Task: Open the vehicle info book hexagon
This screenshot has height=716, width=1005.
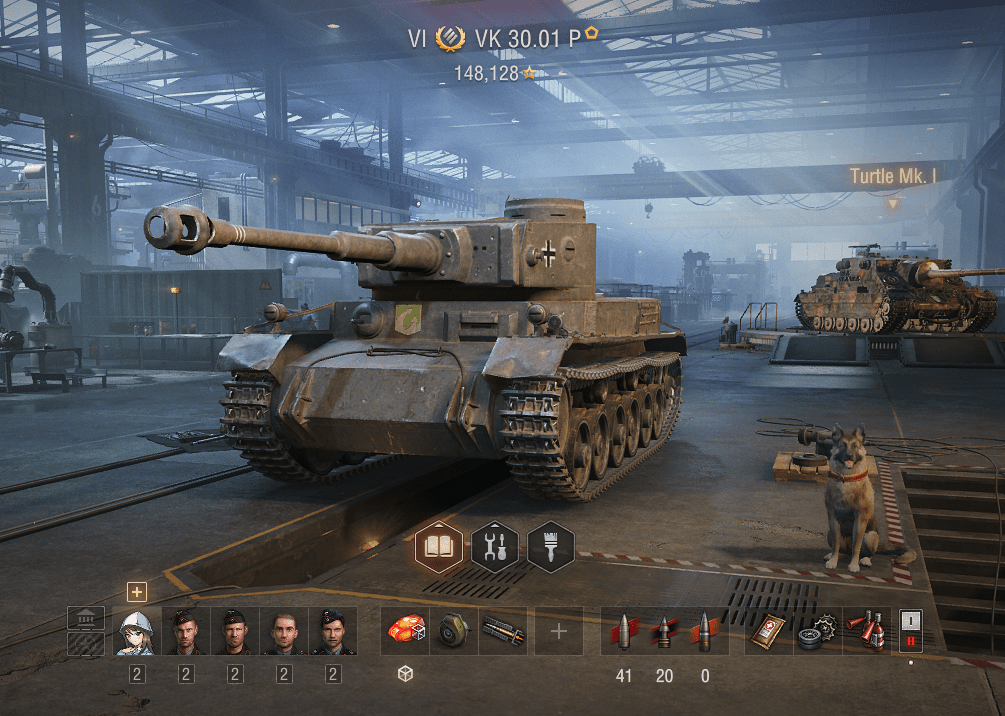Action: (x=439, y=546)
